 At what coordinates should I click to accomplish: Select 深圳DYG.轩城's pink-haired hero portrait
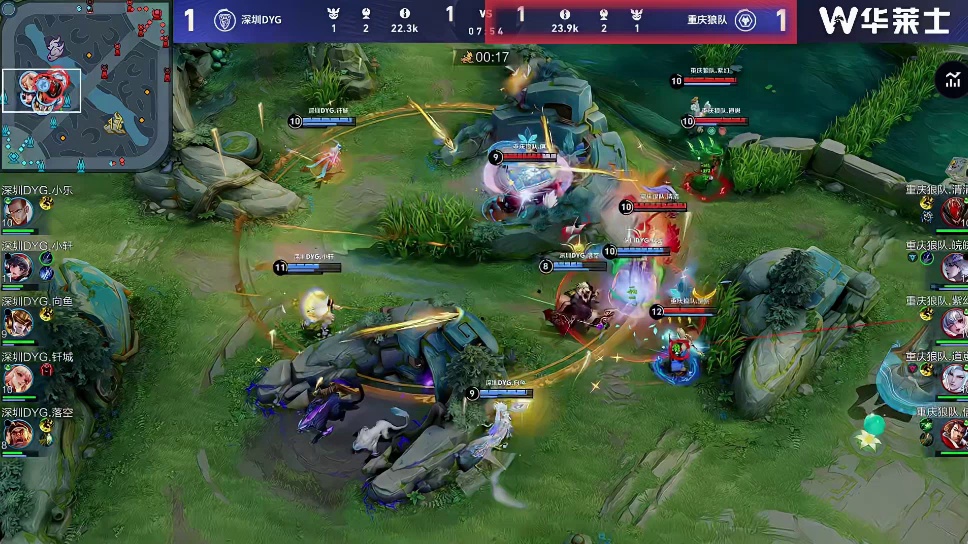pyautogui.click(x=19, y=377)
